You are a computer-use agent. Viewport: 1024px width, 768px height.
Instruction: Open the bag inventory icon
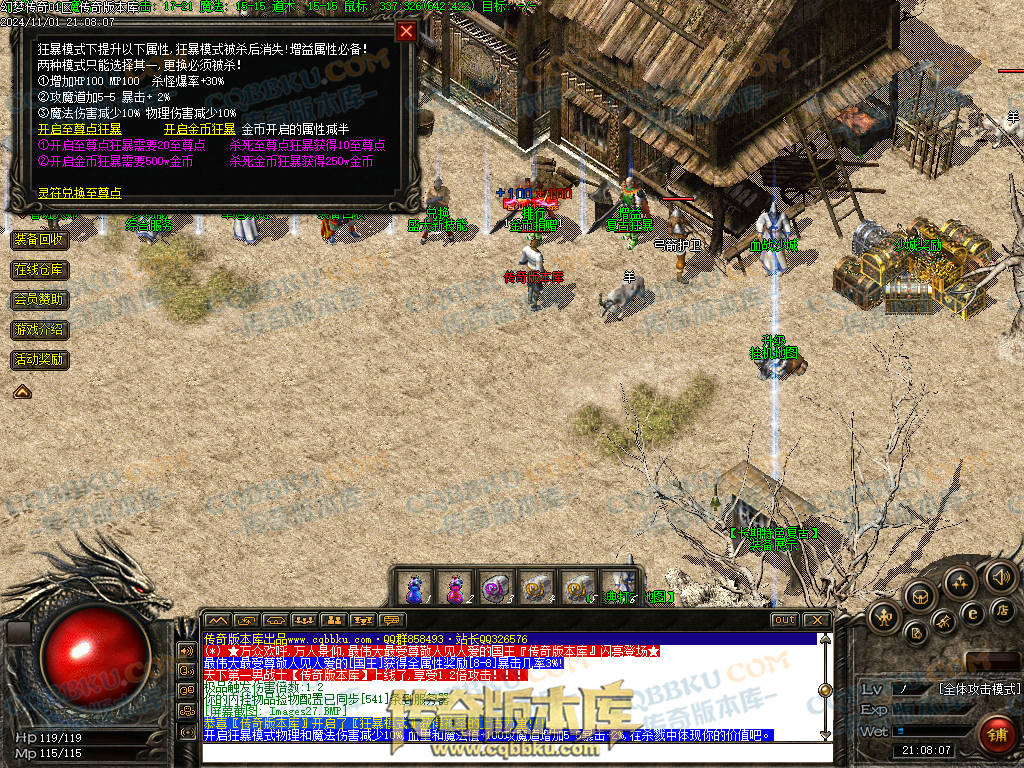919,597
